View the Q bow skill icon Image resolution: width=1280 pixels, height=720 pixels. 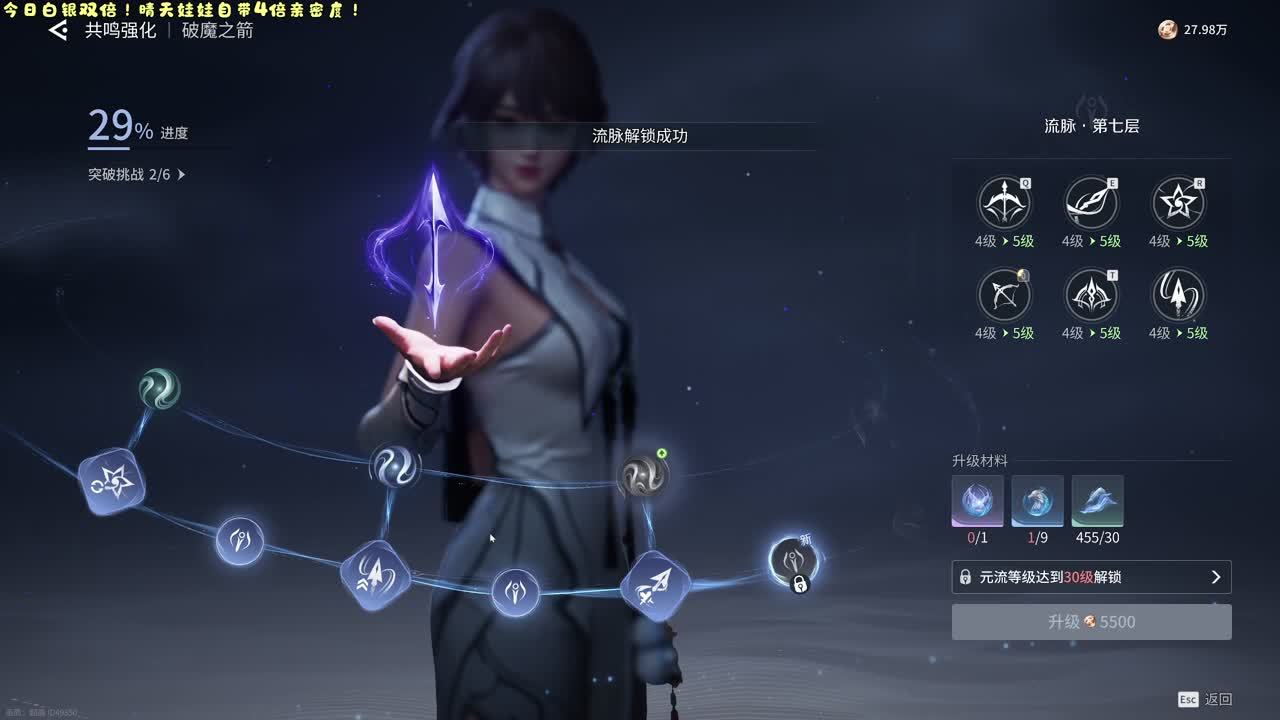click(x=1003, y=203)
